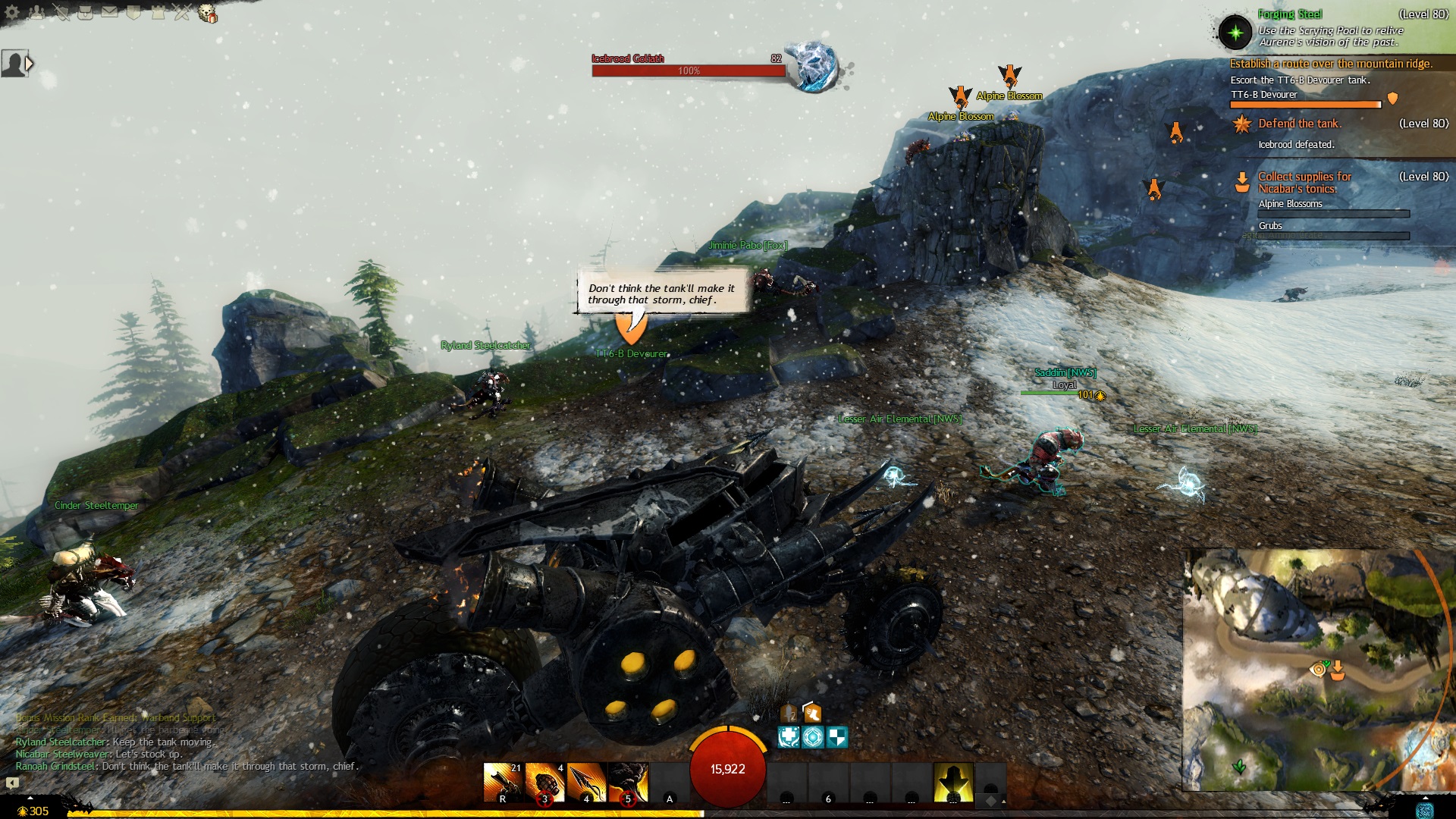Image resolution: width=1456 pixels, height=819 pixels.
Task: Open the guild shield icon
Action: [x=133, y=13]
